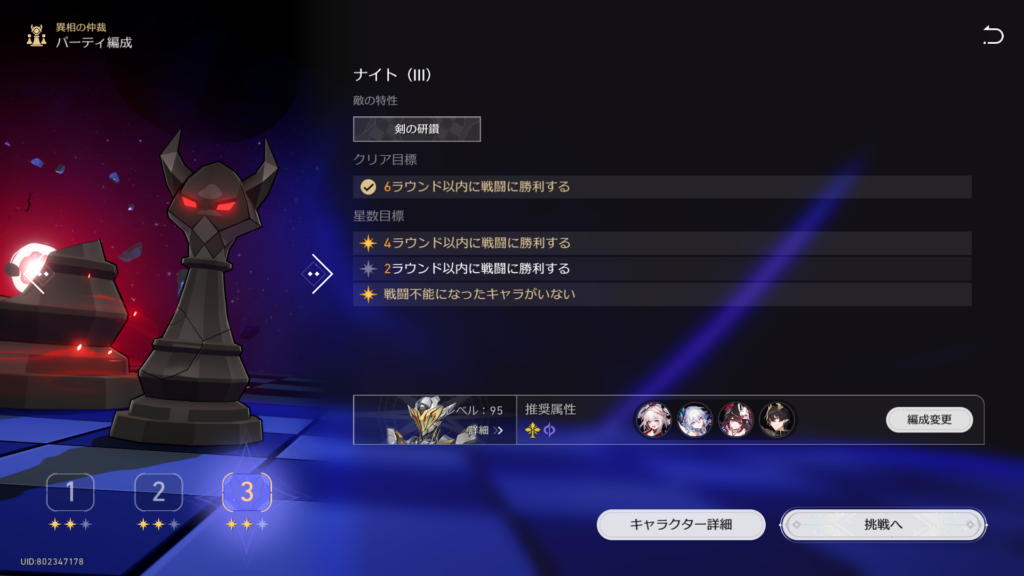Open キャラクター詳細 character details
Viewport: 1024px width, 576px height.
coord(681,524)
